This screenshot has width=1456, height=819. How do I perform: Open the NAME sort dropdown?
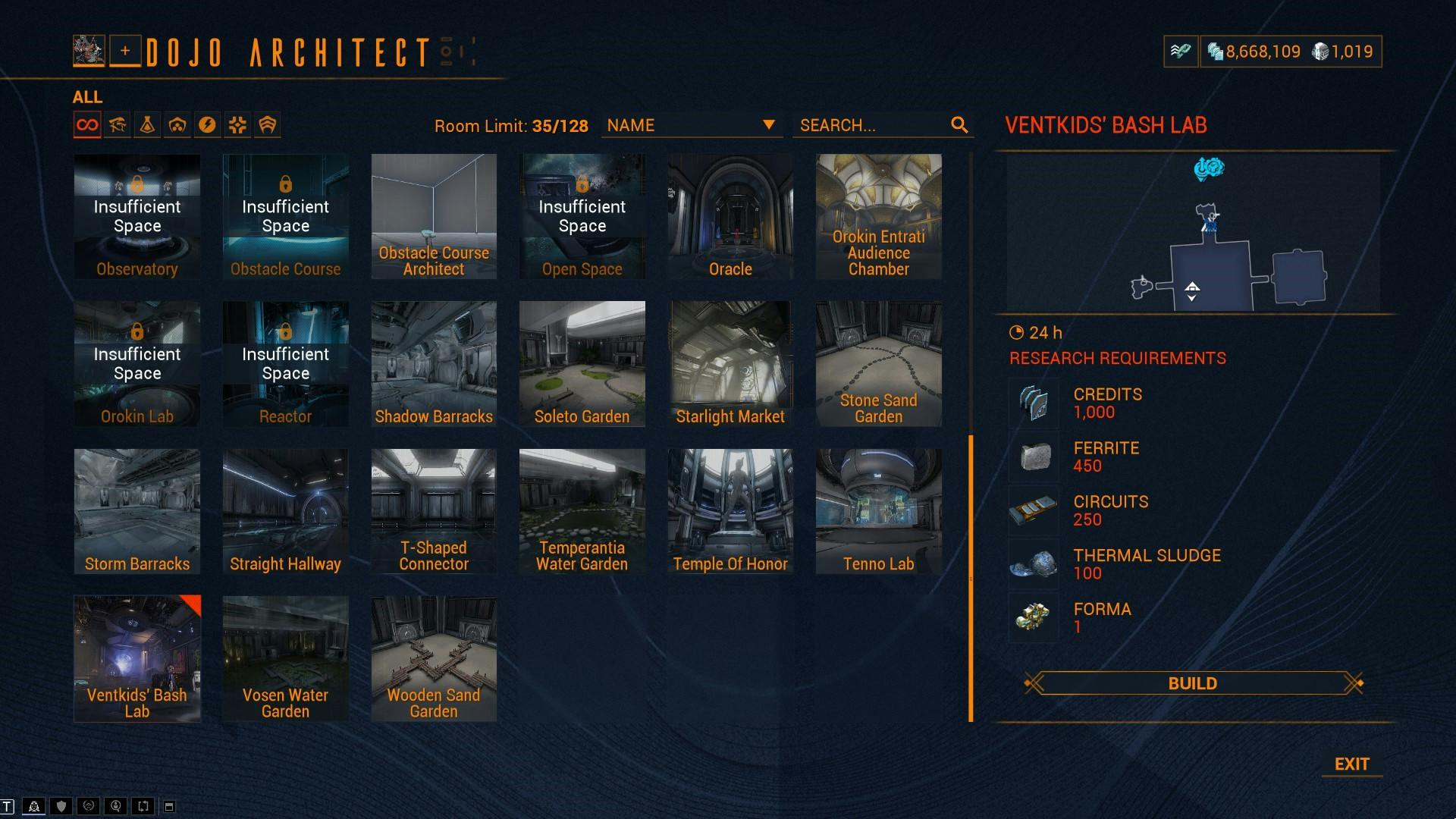pyautogui.click(x=692, y=125)
